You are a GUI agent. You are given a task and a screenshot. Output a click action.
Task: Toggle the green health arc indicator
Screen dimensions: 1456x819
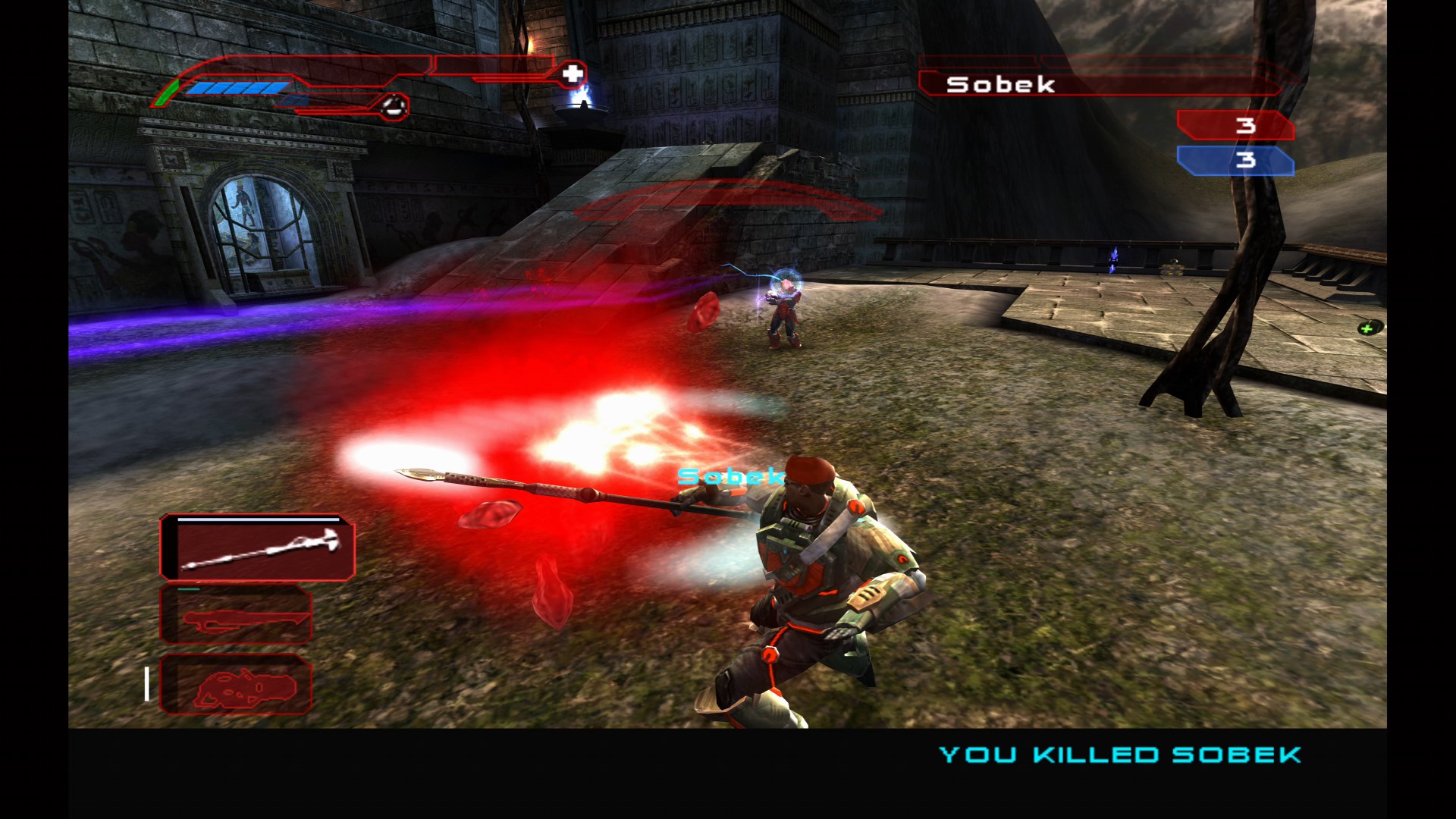pyautogui.click(x=166, y=91)
